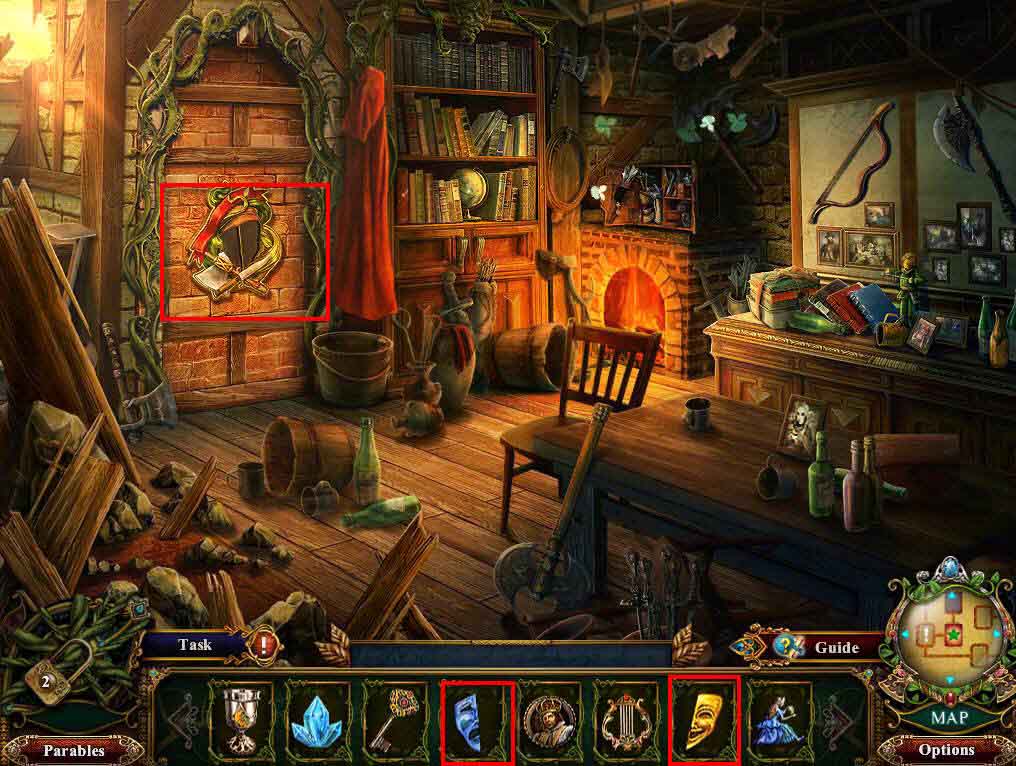Image resolution: width=1016 pixels, height=766 pixels.
Task: Pick the golden comedy mask item
Action: tap(704, 719)
